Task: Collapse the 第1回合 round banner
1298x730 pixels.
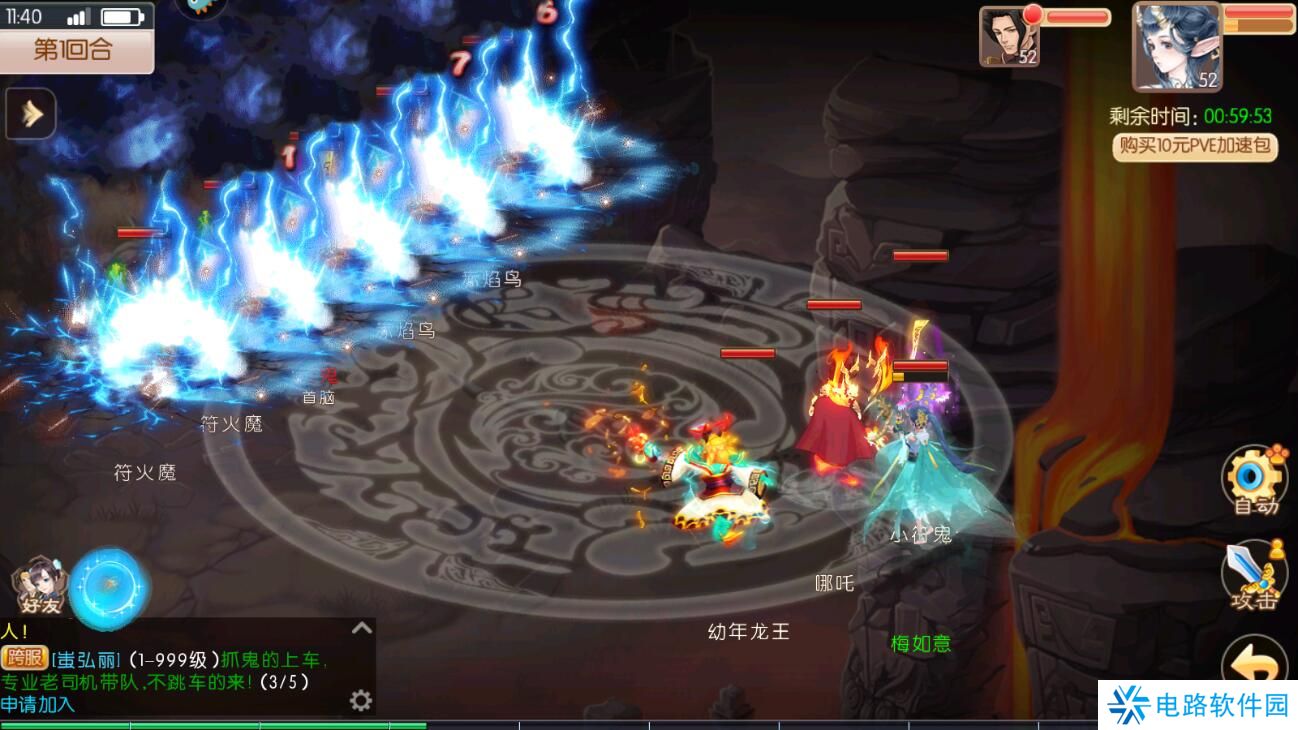Action: (75, 49)
